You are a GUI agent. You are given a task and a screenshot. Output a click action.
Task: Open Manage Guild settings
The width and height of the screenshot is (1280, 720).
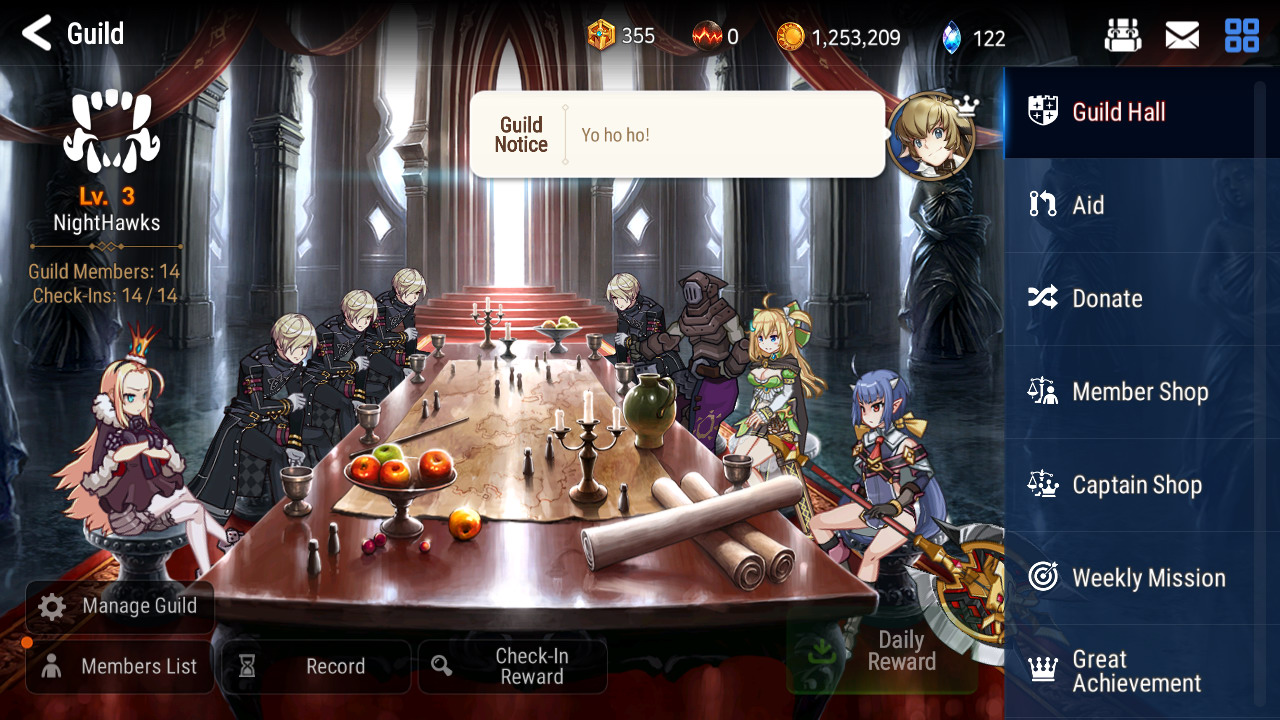(x=119, y=606)
